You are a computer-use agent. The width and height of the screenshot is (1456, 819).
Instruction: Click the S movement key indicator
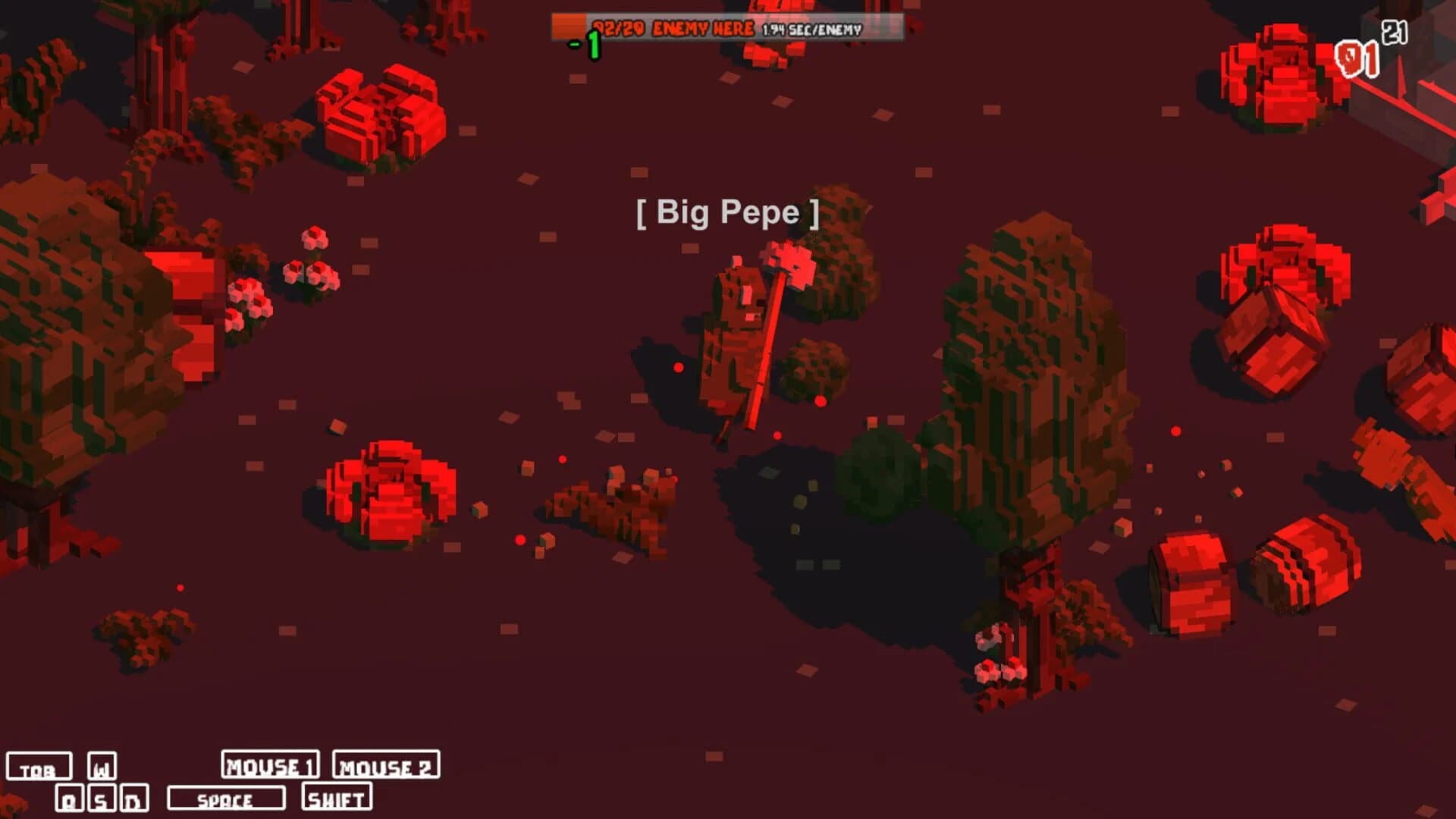coord(102,798)
